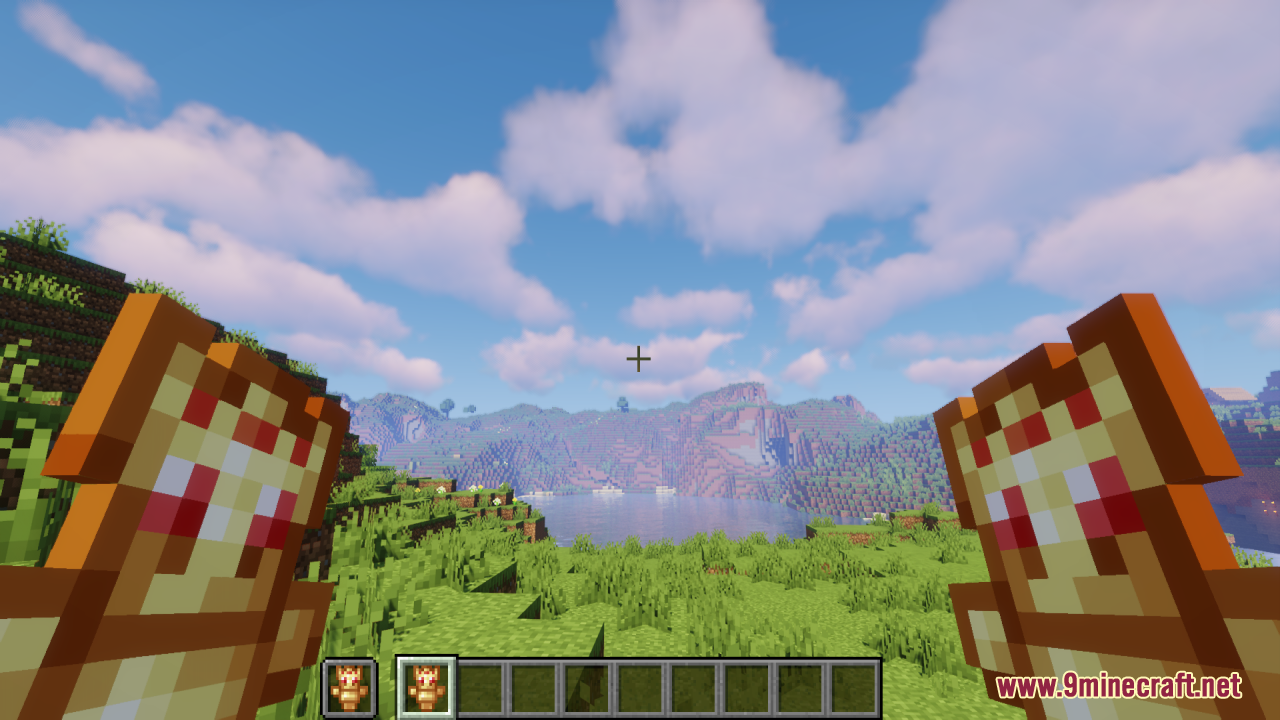1280x720 pixels.
Task: Click the crosshair at screen center
Action: click(x=639, y=358)
